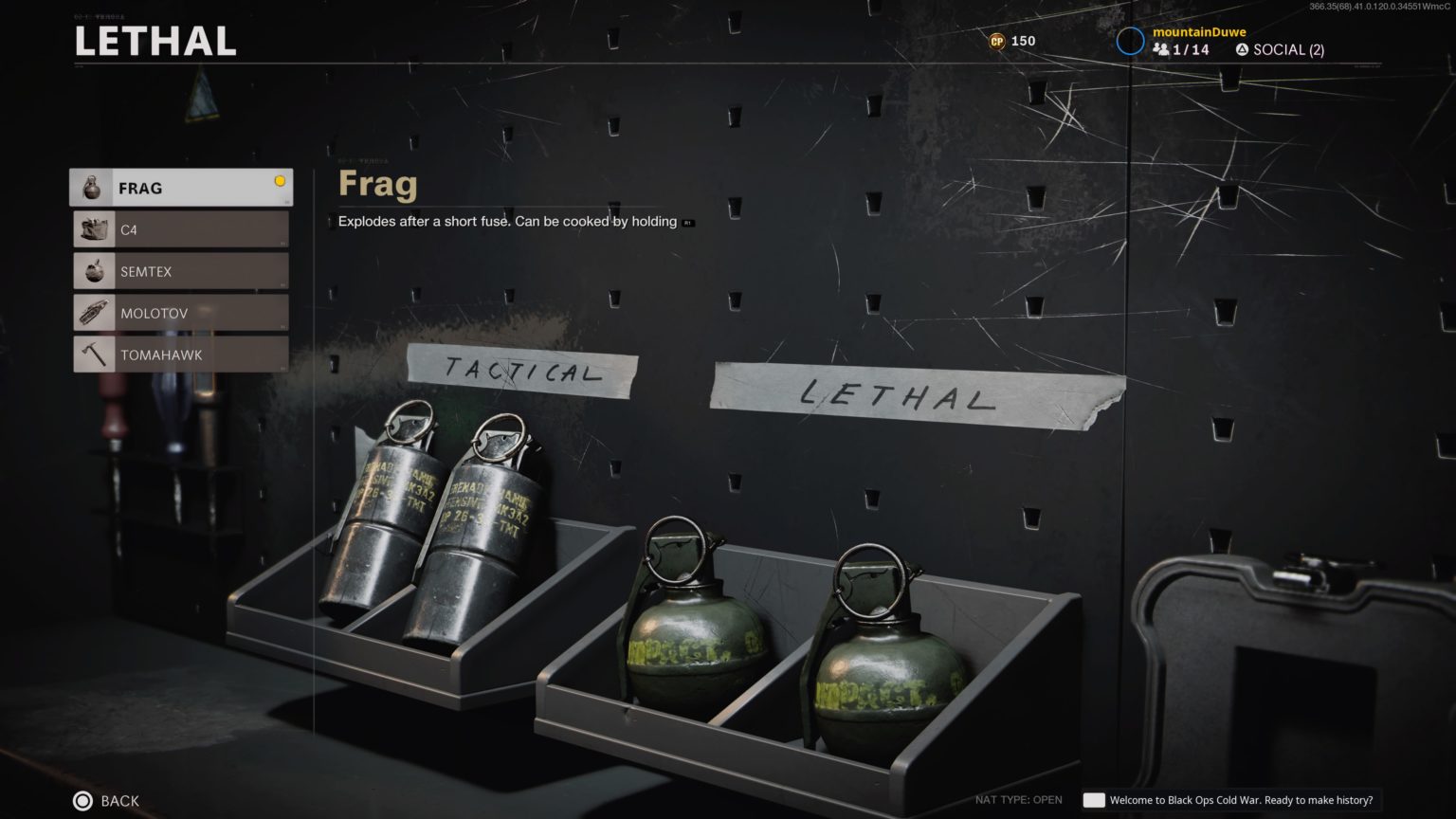
Task: Click the CP coin currency icon
Action: [x=993, y=41]
